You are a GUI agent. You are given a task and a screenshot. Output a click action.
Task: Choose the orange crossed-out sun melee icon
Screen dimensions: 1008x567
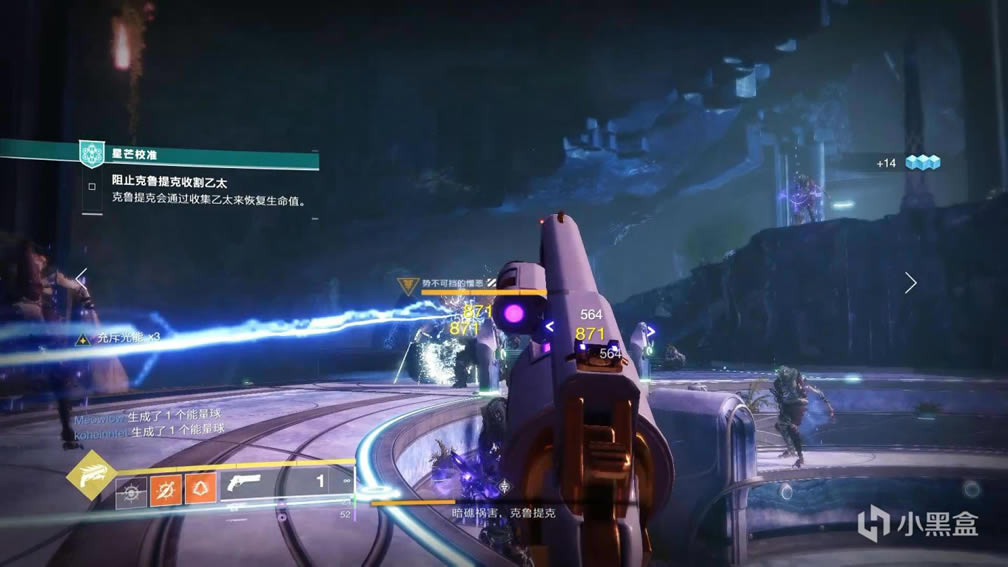[165, 491]
